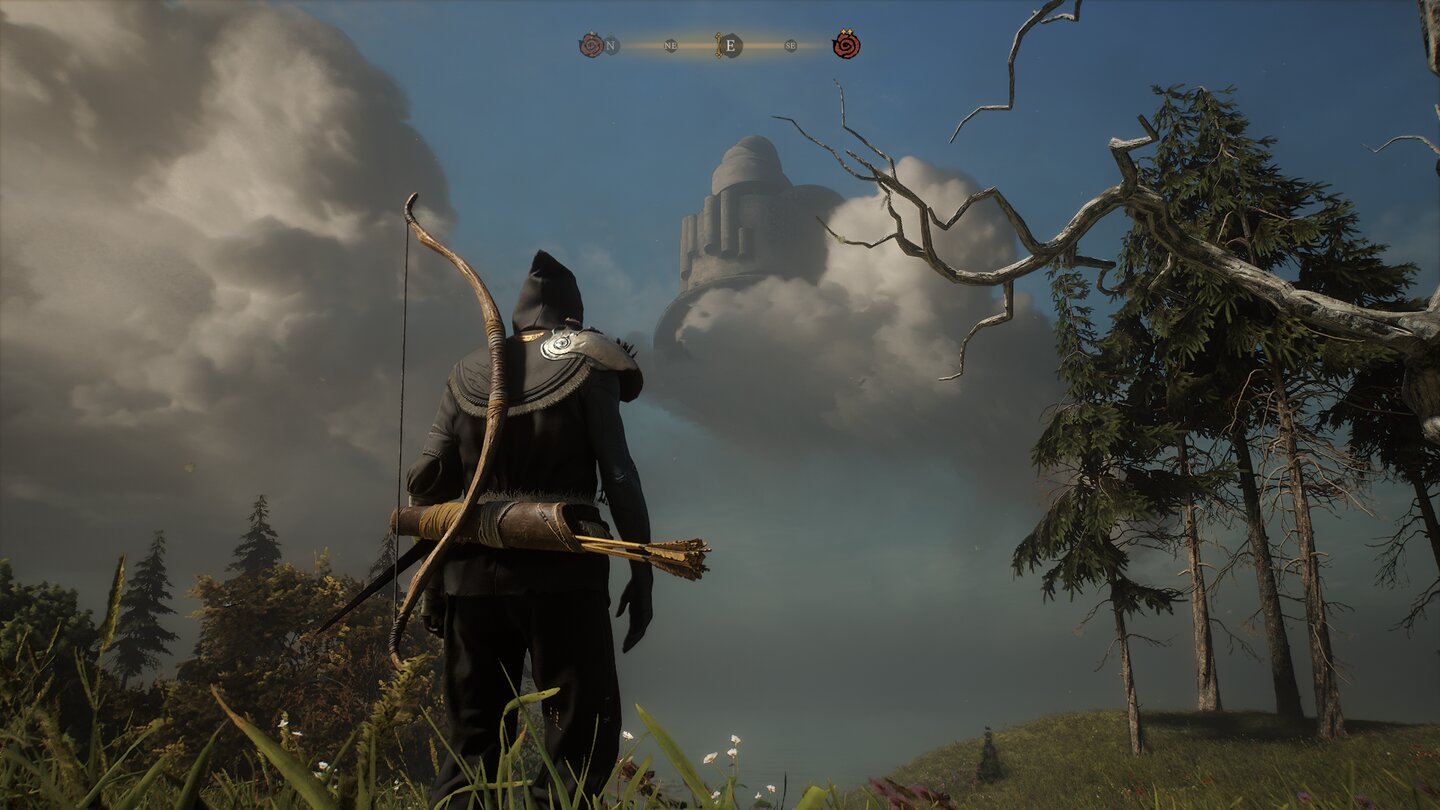This screenshot has height=810, width=1440.
Task: Click the highlighted E heading on the compass
Action: (731, 45)
